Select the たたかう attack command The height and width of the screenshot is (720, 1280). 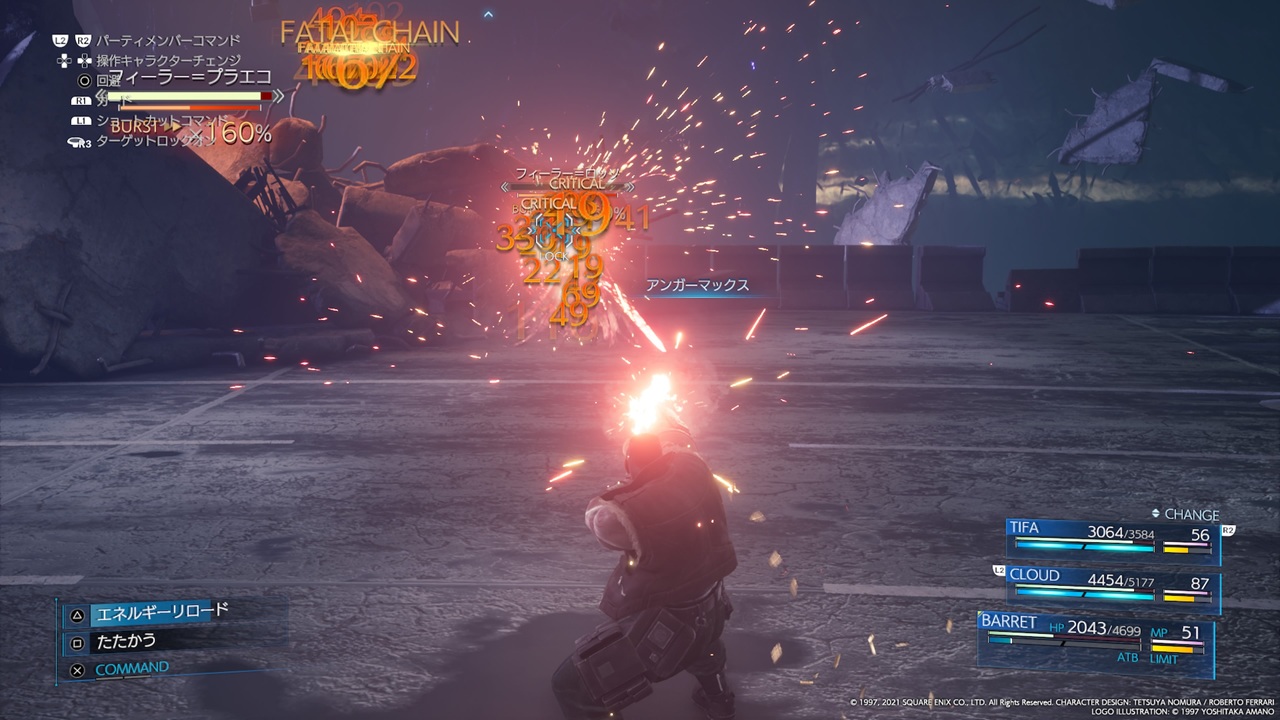(x=125, y=641)
